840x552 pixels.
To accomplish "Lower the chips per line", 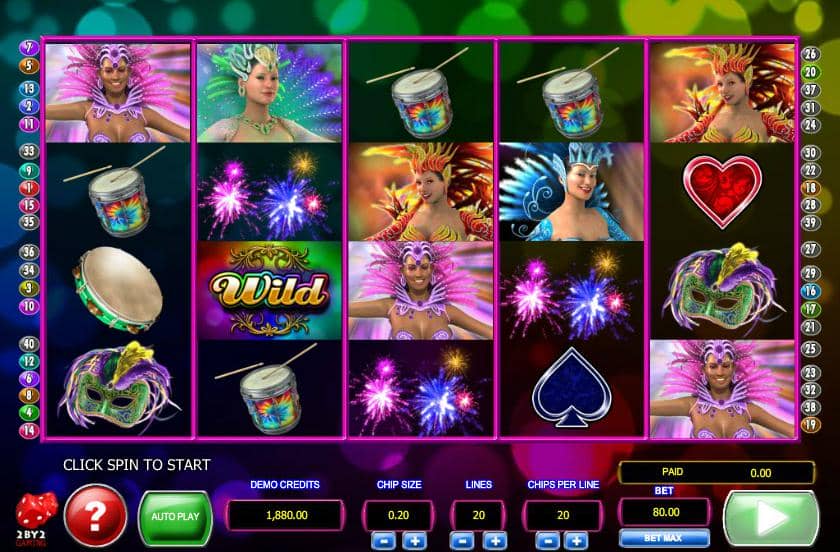I will point(545,540).
